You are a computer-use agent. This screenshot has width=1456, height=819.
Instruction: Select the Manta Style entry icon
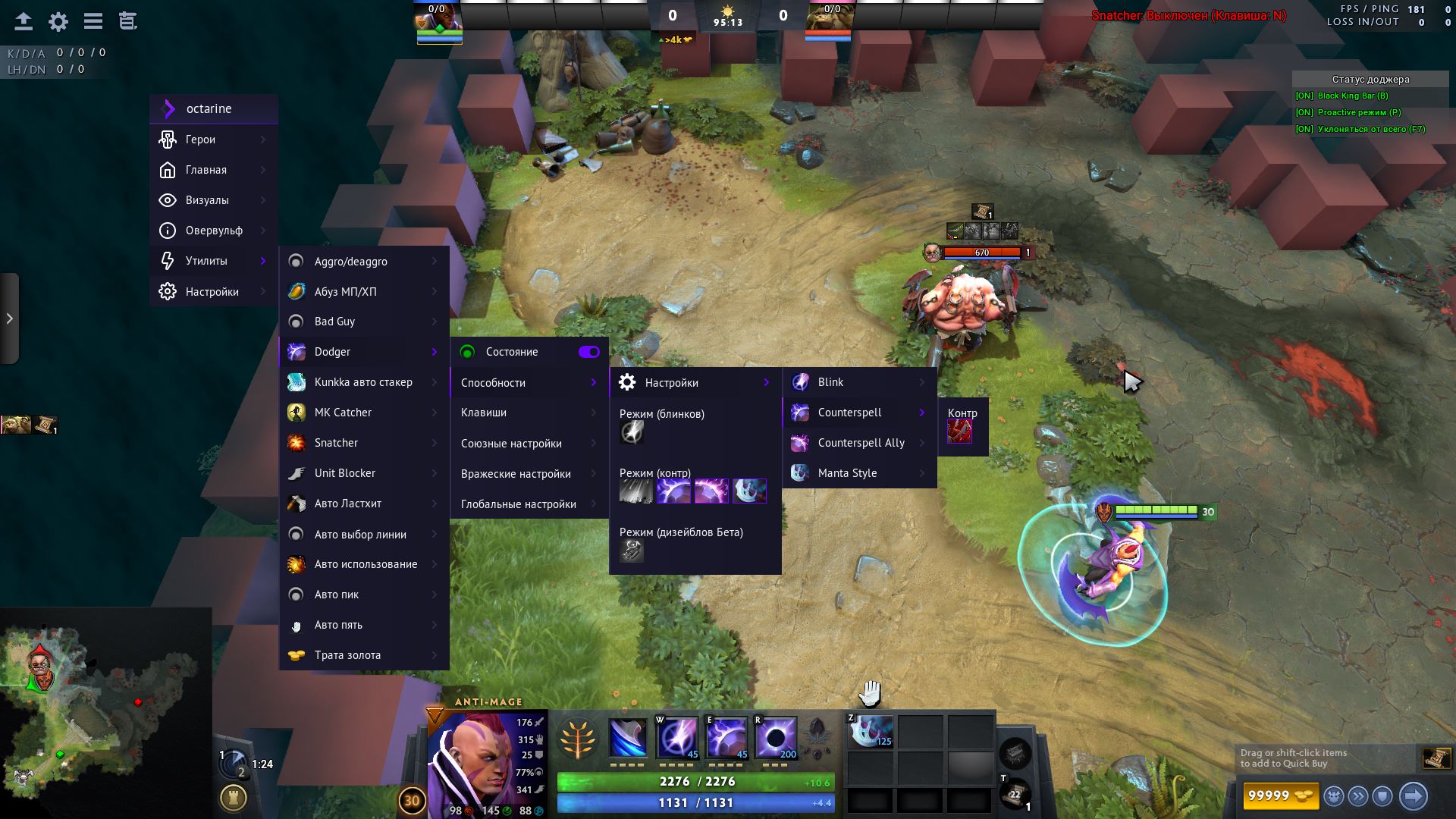coord(802,472)
